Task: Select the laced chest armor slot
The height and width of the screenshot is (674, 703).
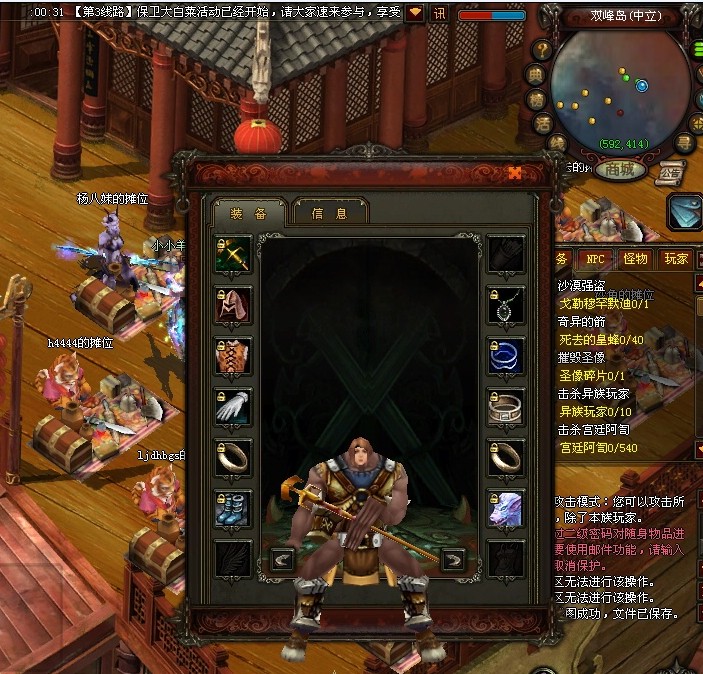Action: click(x=234, y=356)
